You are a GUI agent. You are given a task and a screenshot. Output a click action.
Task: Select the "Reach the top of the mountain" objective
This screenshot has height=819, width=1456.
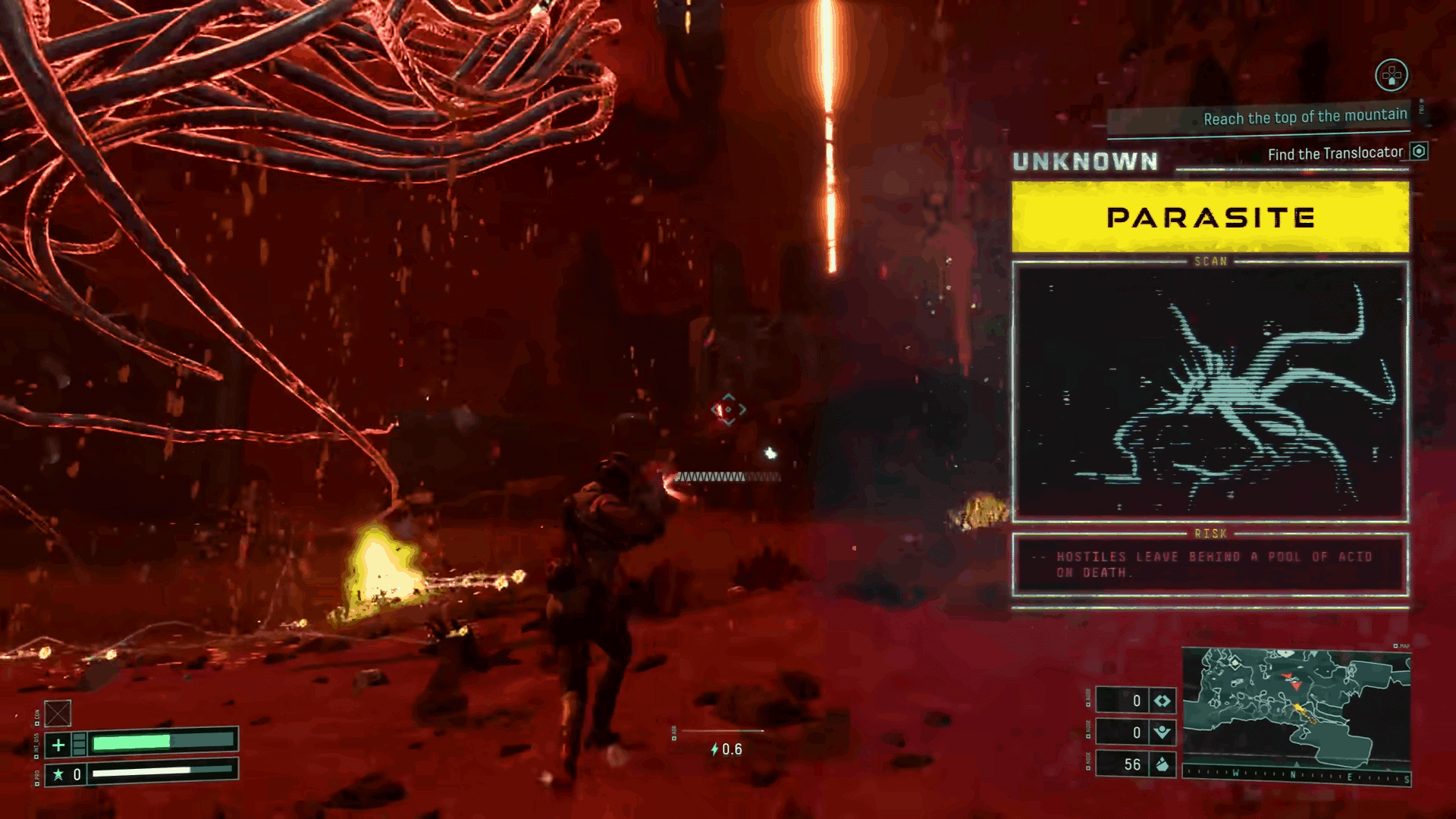[x=1304, y=117]
